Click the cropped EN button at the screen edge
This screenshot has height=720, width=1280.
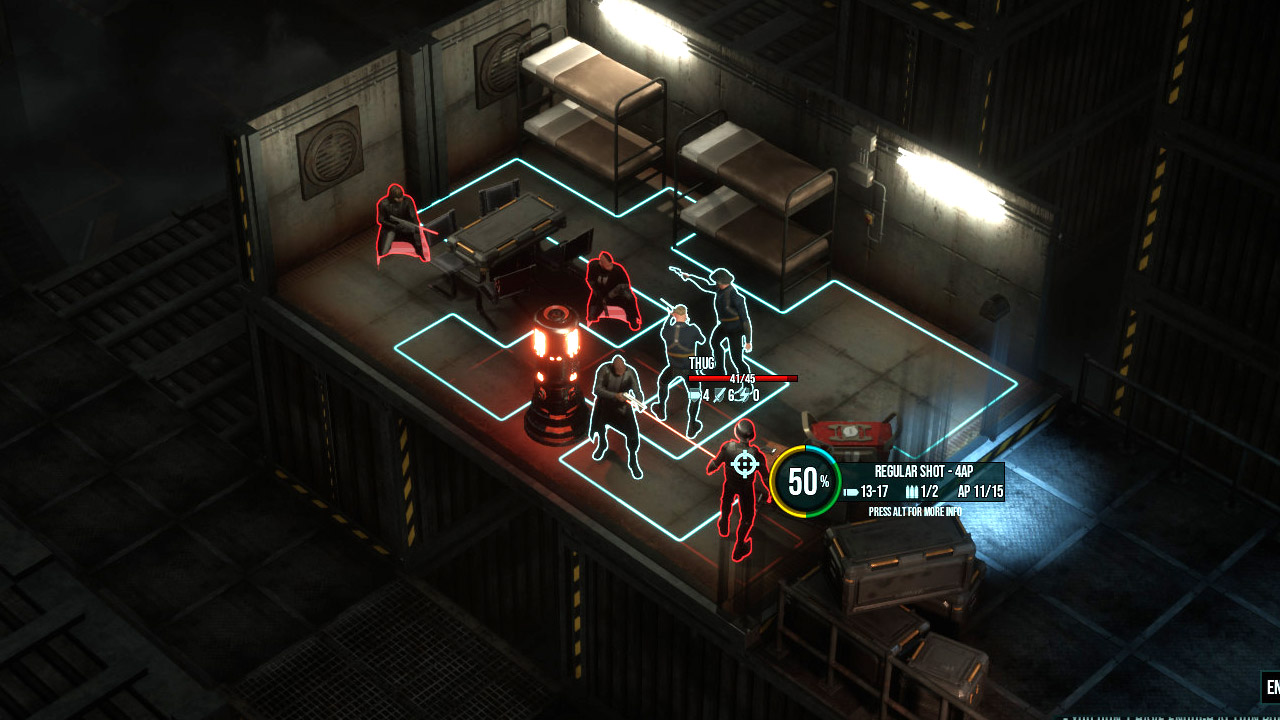tap(1270, 687)
